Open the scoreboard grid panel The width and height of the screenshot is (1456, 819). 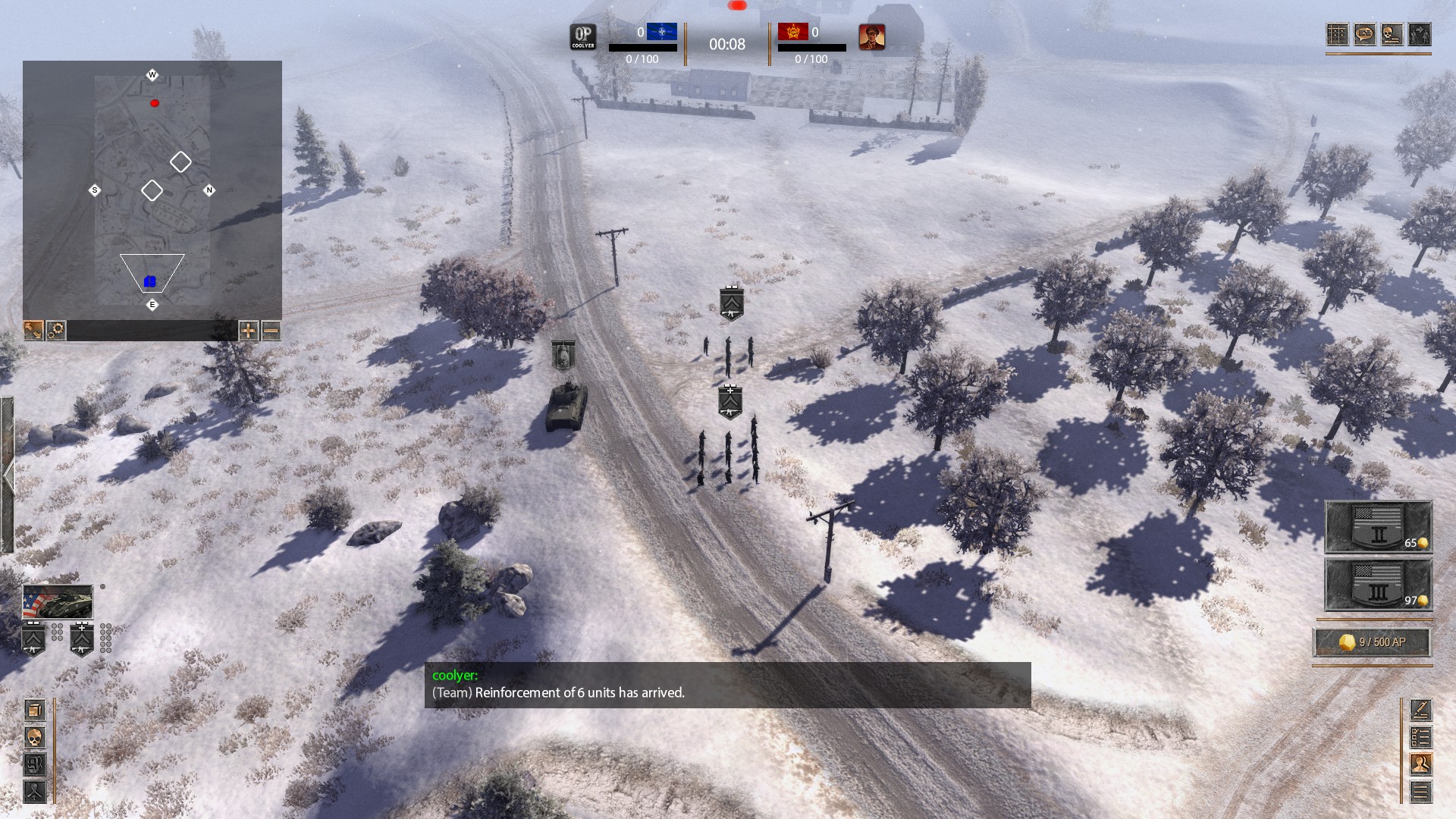click(1338, 34)
